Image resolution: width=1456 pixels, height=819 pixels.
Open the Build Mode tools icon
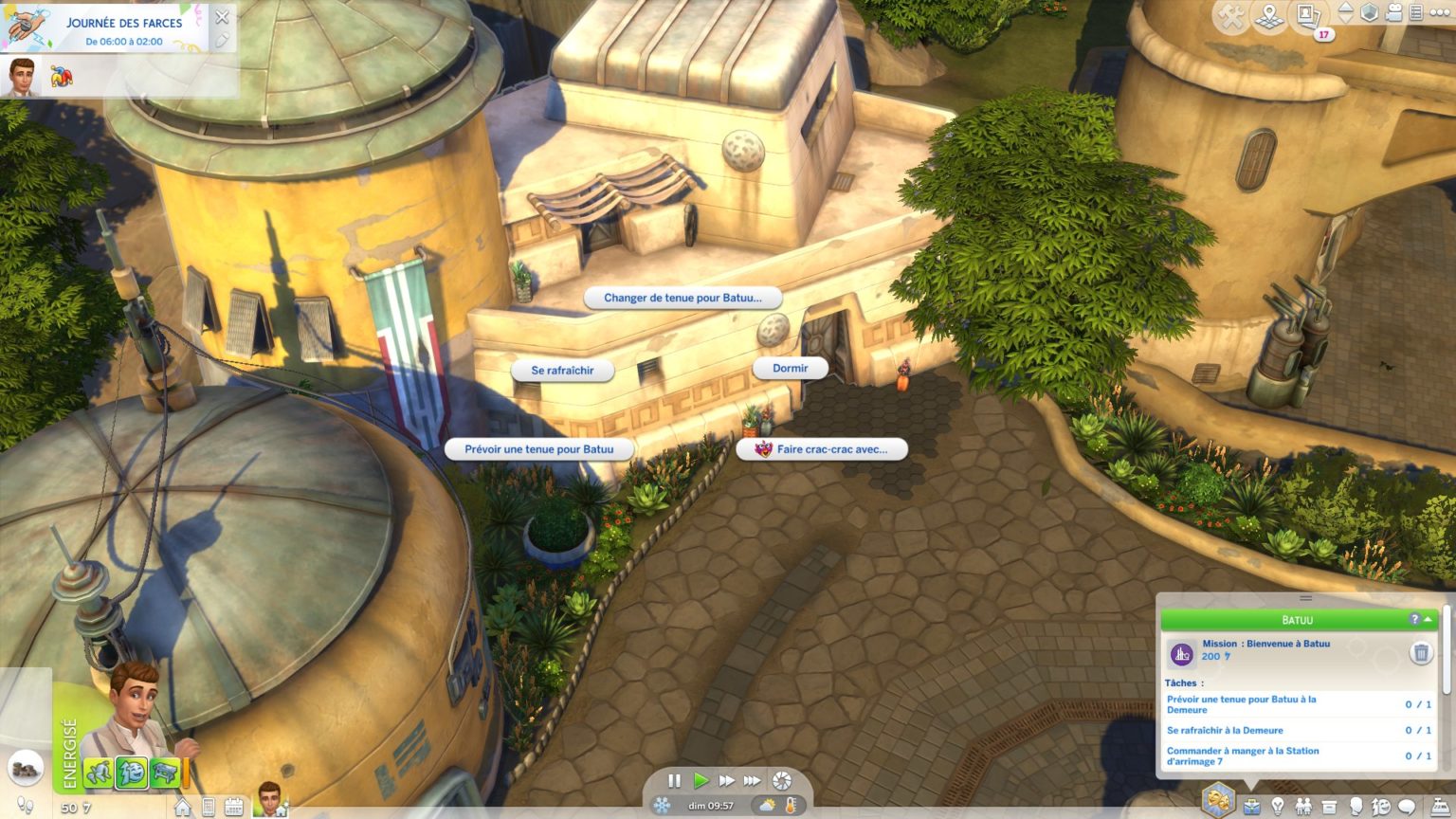point(1230,16)
